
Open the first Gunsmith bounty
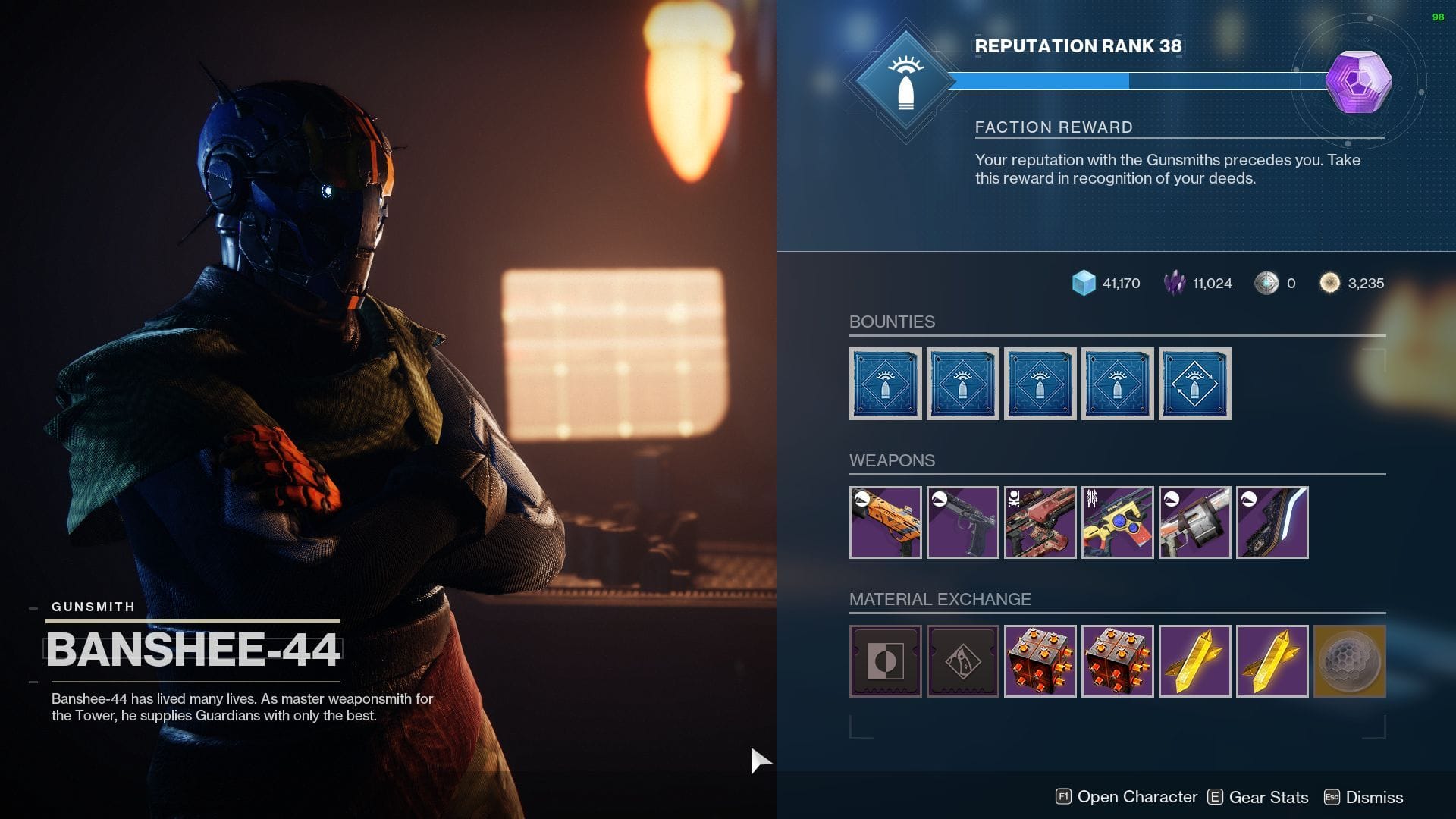[885, 384]
